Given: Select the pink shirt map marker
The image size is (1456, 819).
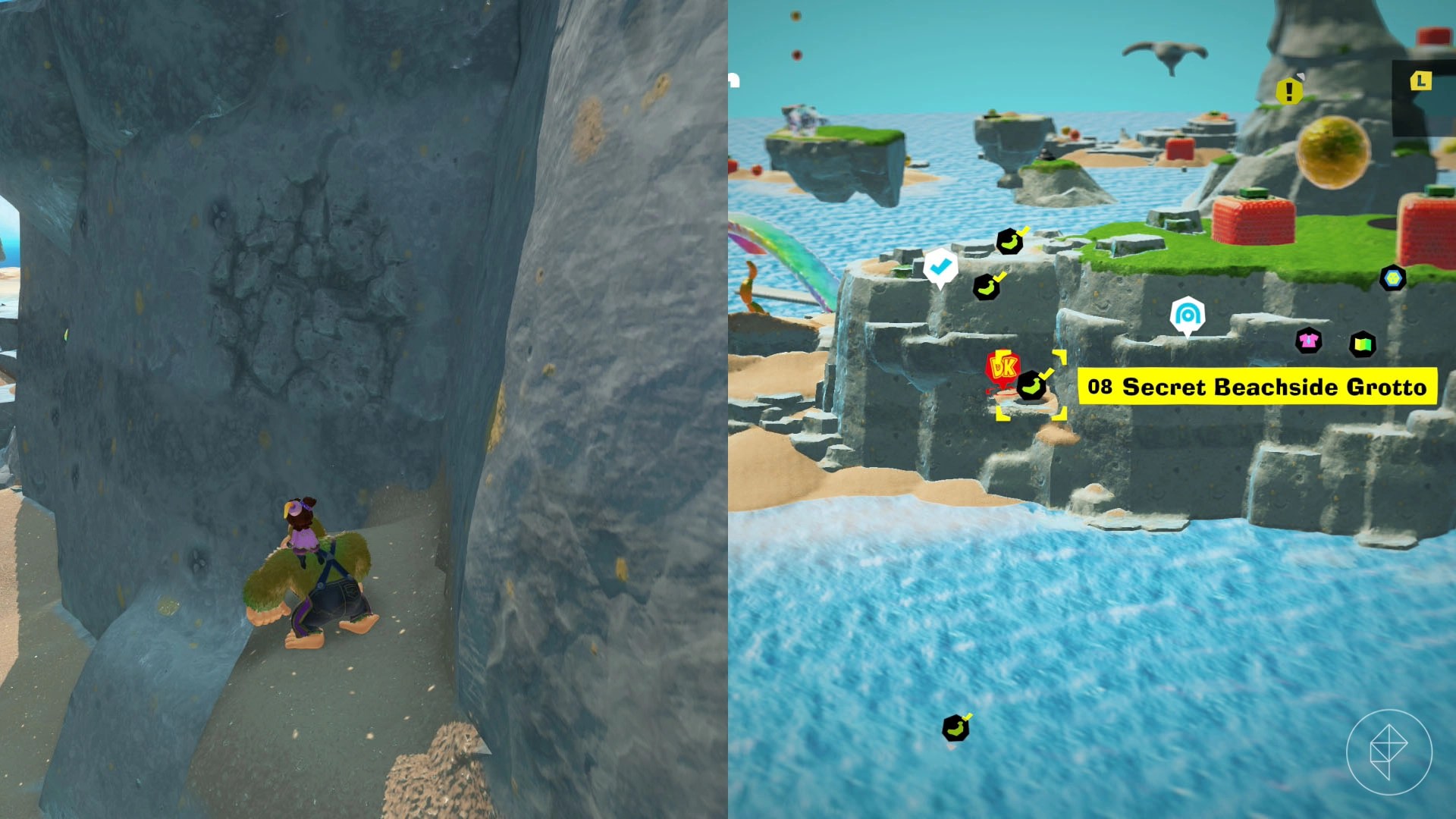Looking at the screenshot, I should tap(1308, 340).
